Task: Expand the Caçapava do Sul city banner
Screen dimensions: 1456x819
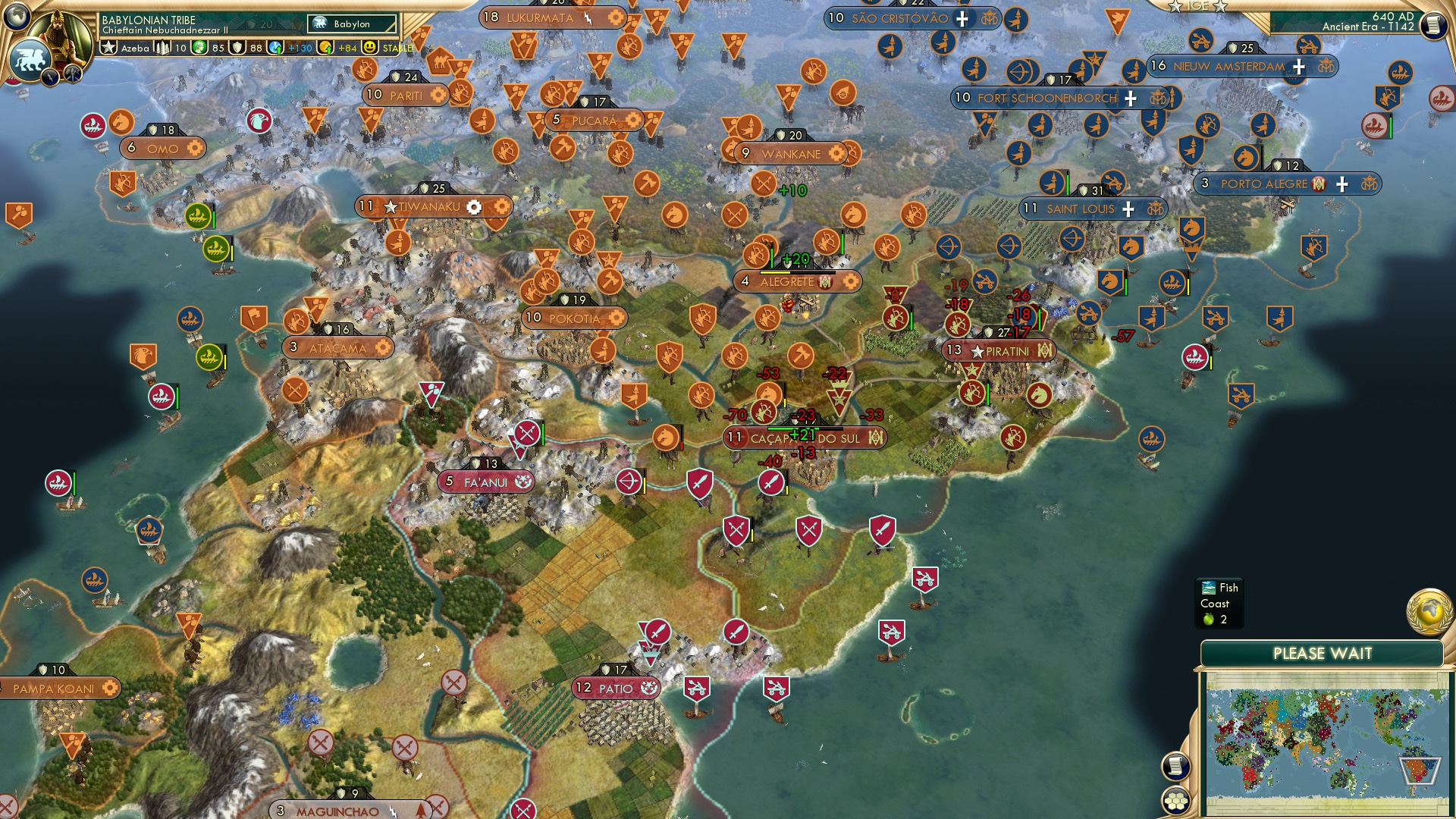Action: [804, 437]
